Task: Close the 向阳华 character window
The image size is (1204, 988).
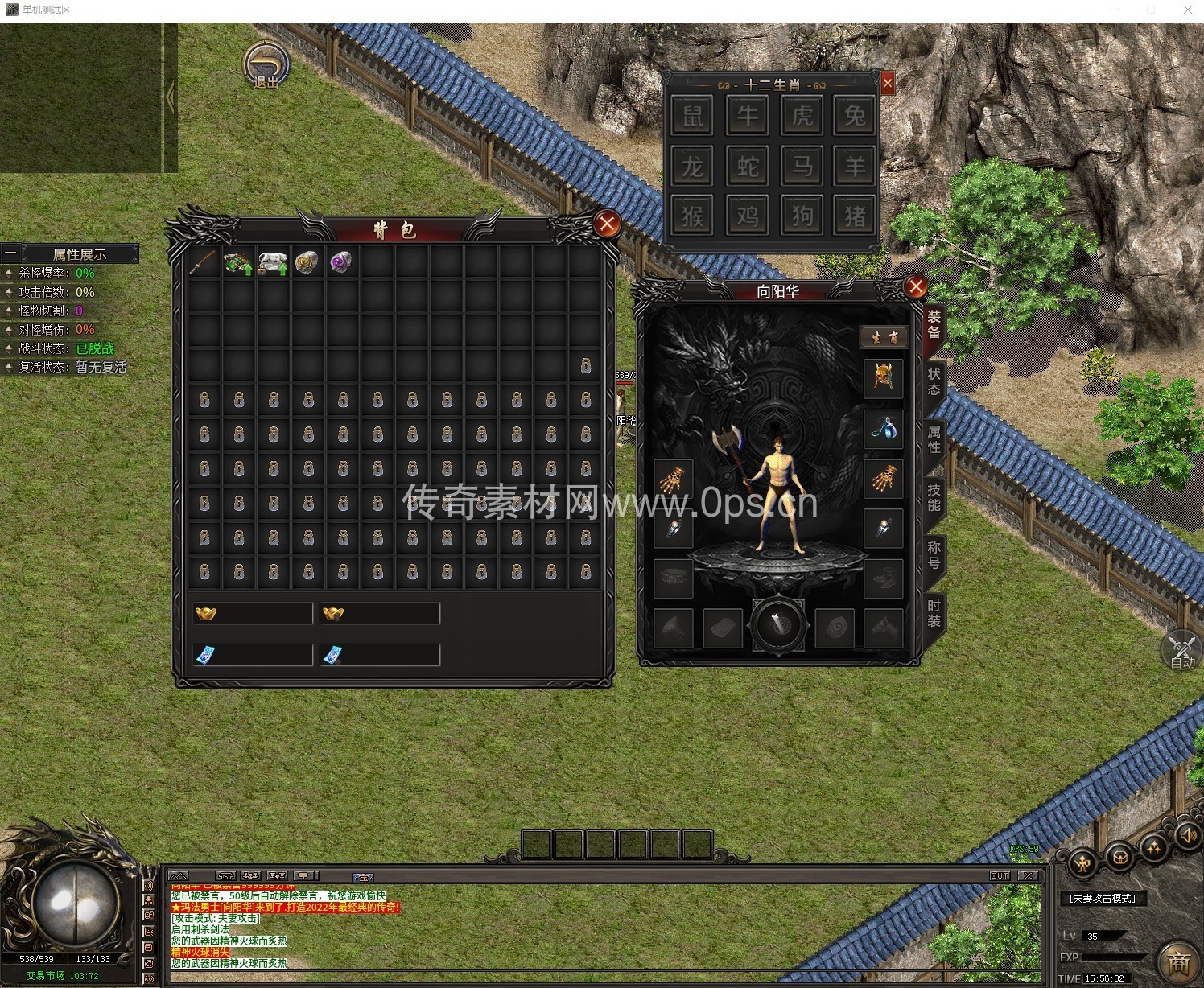Action: point(915,287)
